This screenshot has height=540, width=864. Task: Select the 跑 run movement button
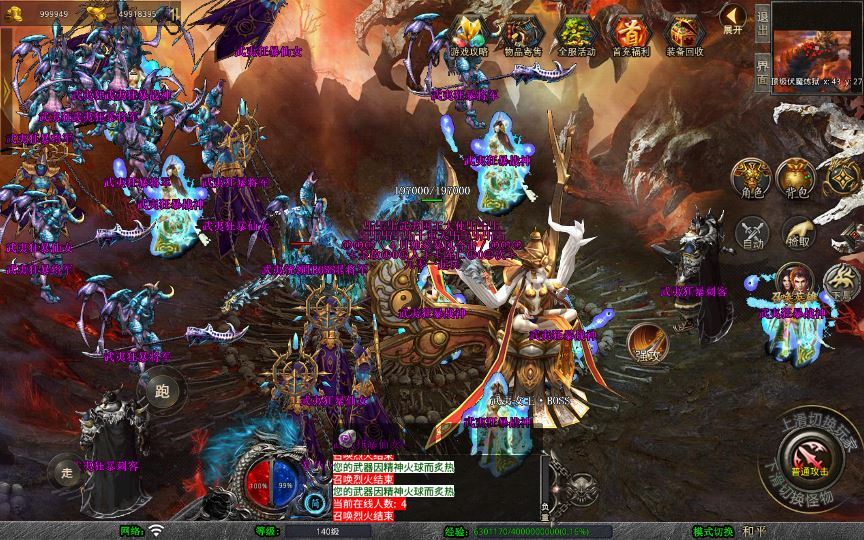click(162, 391)
